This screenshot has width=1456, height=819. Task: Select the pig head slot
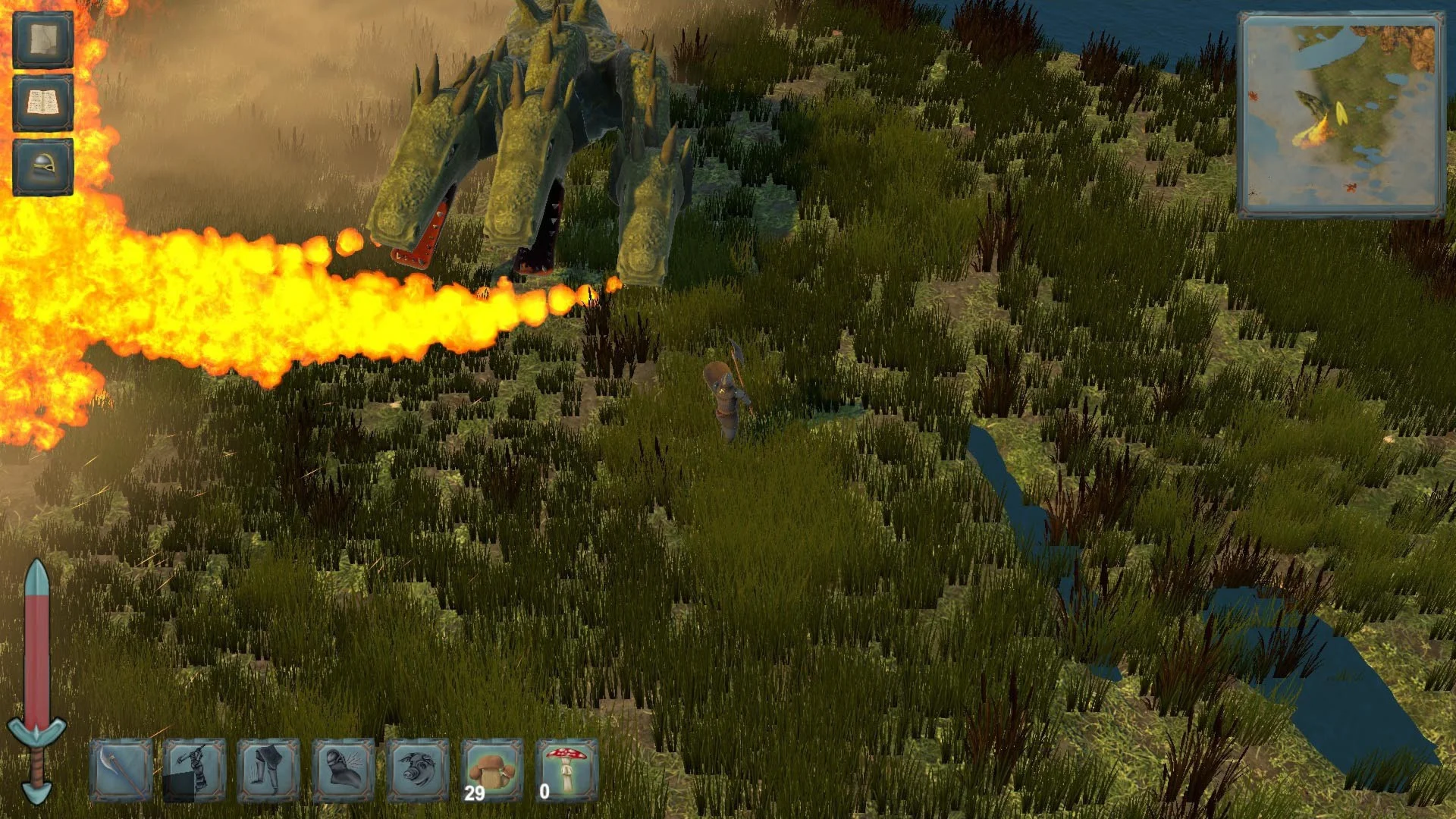click(x=417, y=770)
